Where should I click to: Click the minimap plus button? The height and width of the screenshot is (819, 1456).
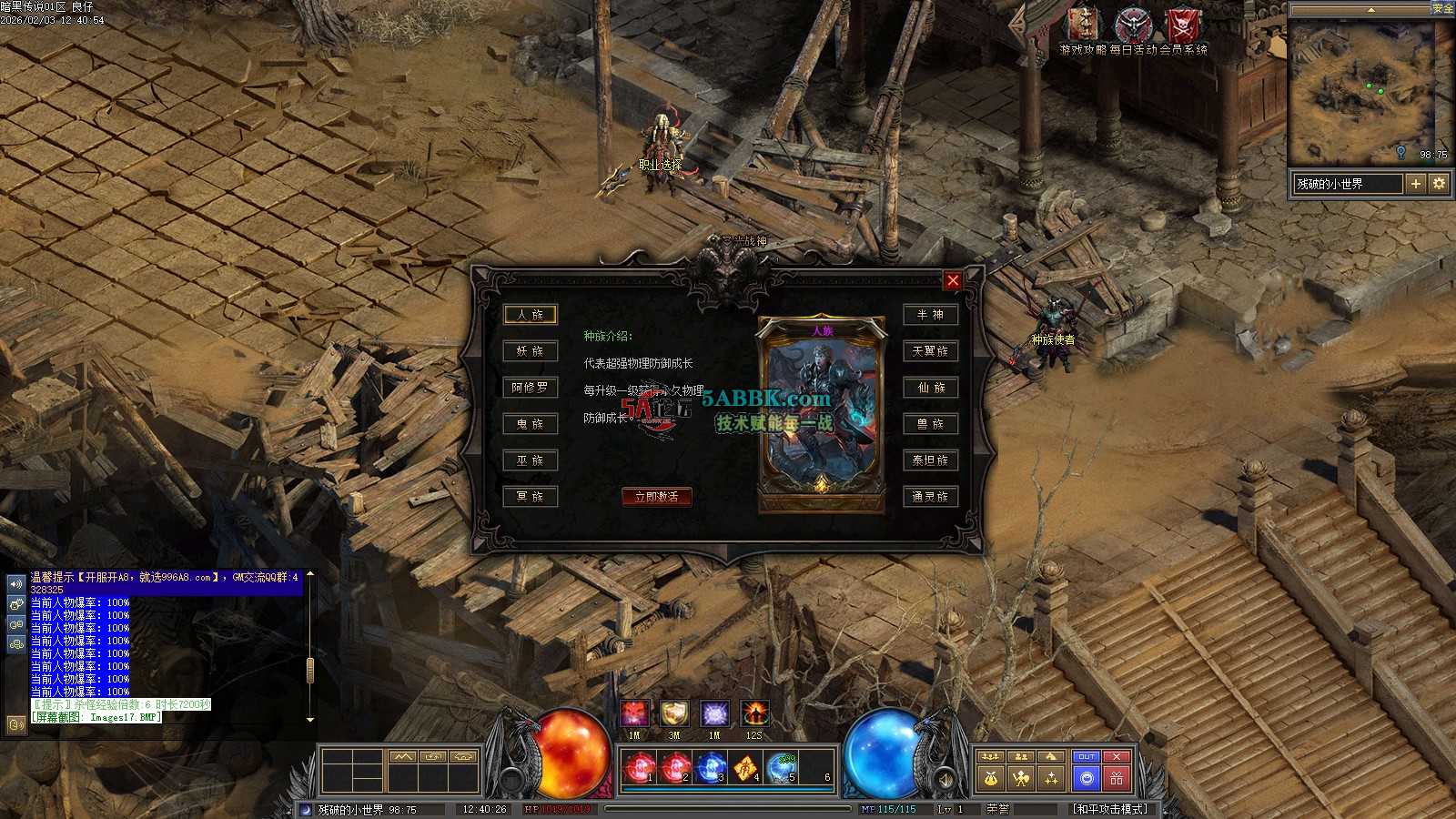[1415, 184]
